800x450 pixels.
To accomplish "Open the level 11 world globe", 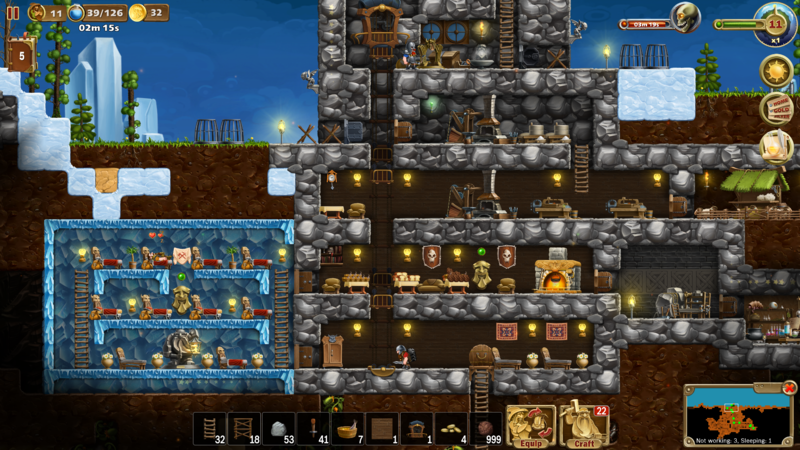I will pyautogui.click(x=775, y=23).
